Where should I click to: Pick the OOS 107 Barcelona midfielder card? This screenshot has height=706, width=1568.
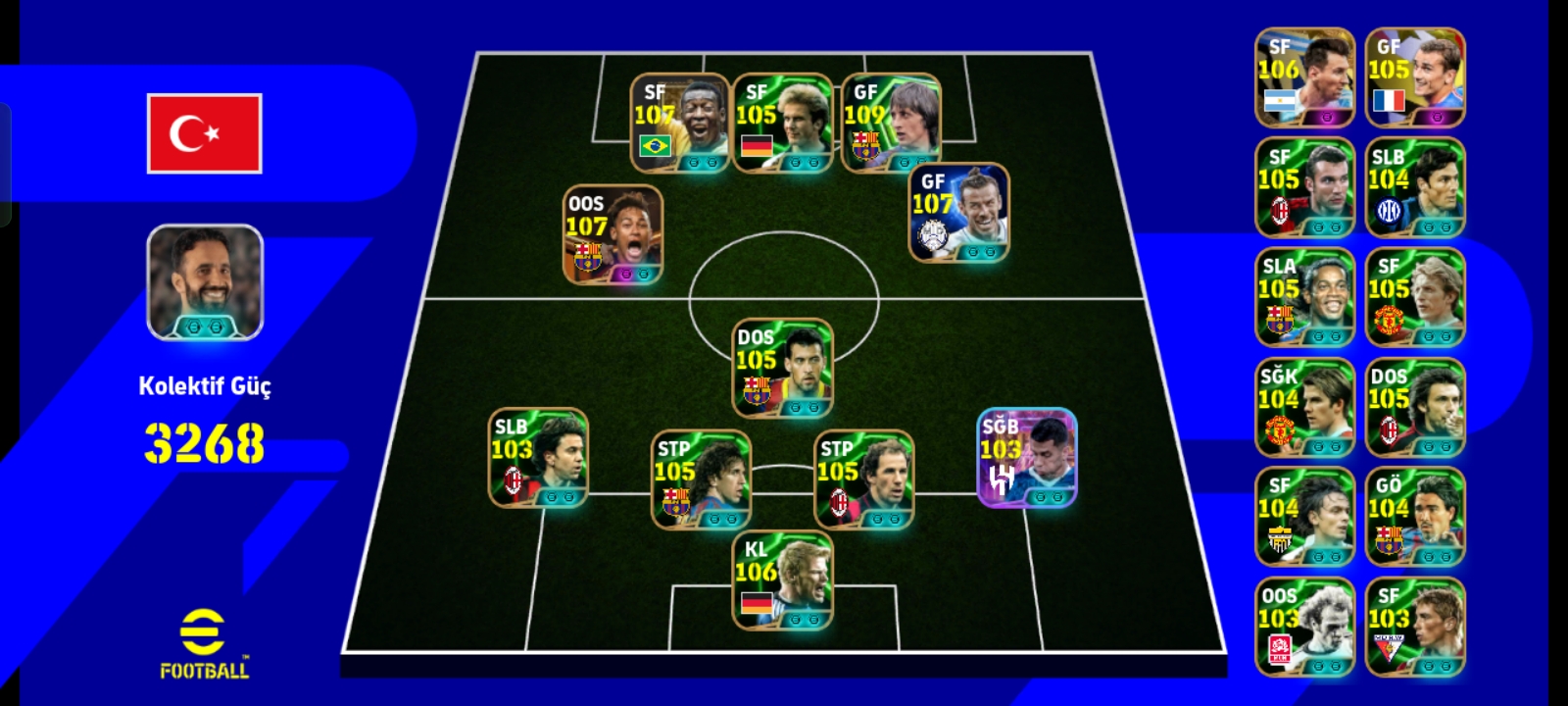click(612, 234)
